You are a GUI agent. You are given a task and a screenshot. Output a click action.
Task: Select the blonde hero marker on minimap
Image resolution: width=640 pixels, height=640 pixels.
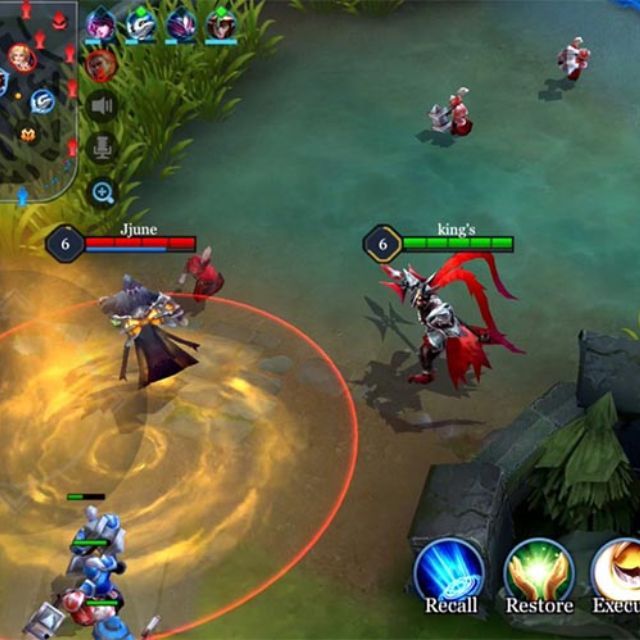(21, 57)
